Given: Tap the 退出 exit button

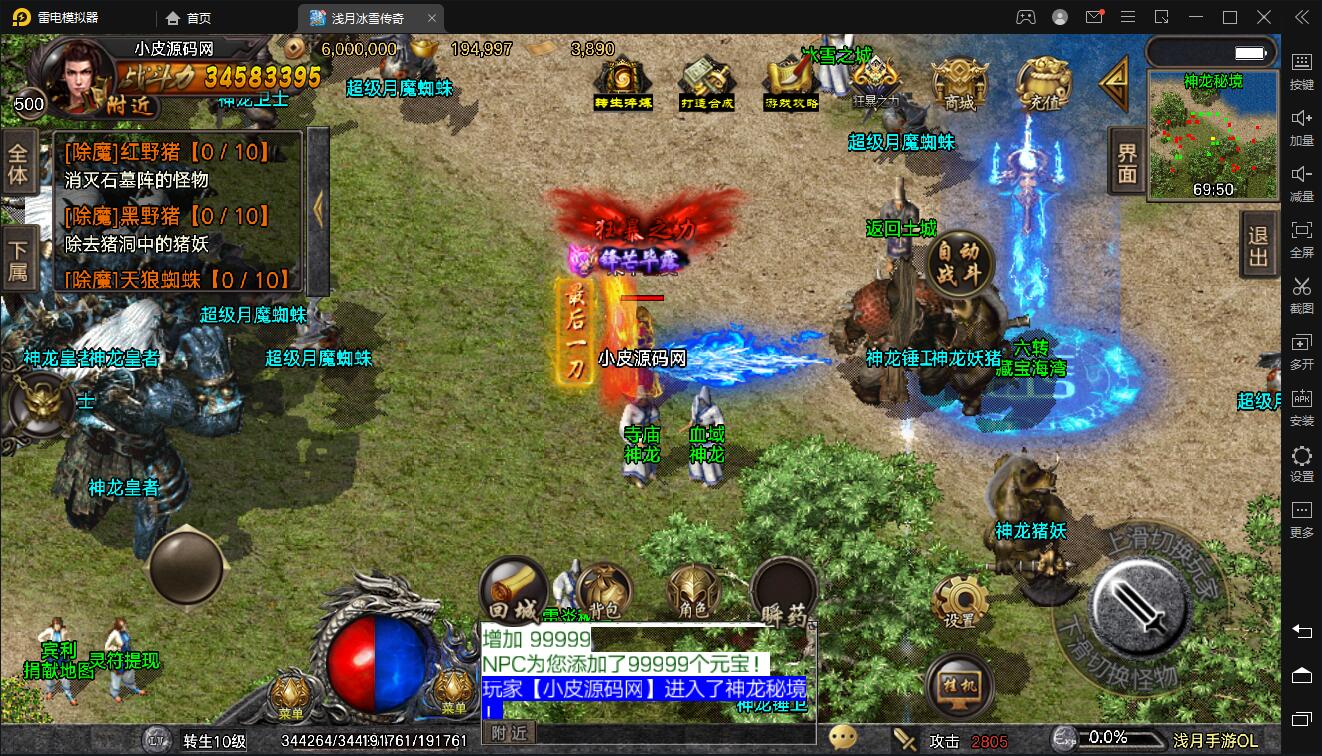Looking at the screenshot, I should pyautogui.click(x=1258, y=247).
